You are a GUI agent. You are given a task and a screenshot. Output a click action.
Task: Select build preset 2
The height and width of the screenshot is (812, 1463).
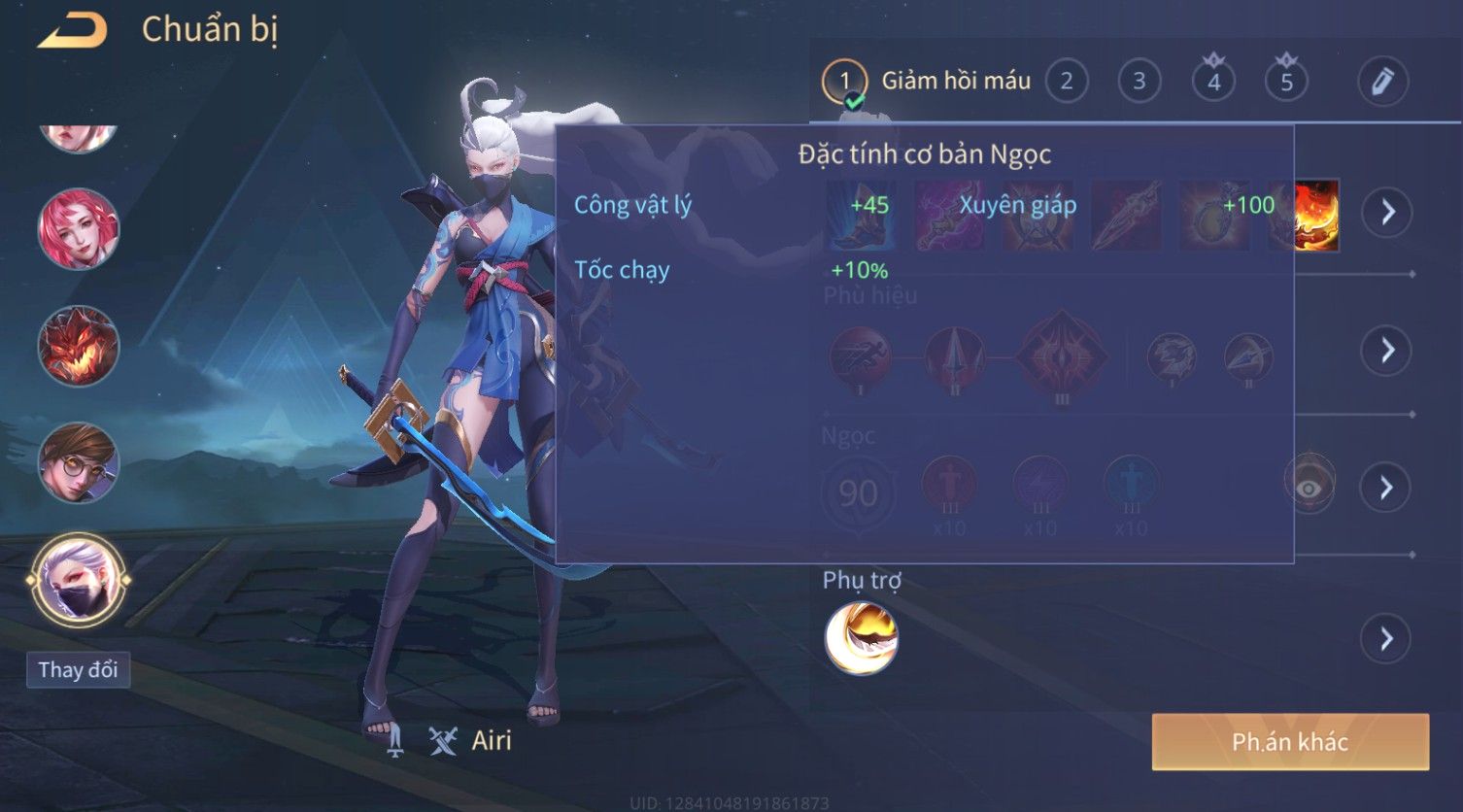pyautogui.click(x=1066, y=82)
